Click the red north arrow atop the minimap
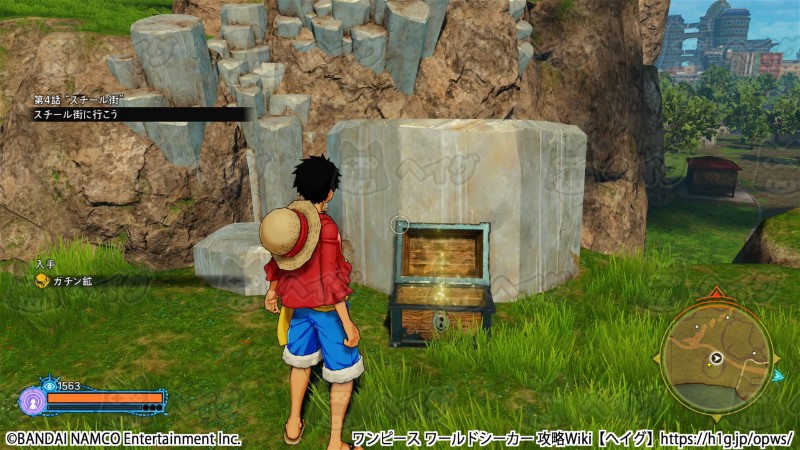This screenshot has width=800, height=450. point(715,294)
